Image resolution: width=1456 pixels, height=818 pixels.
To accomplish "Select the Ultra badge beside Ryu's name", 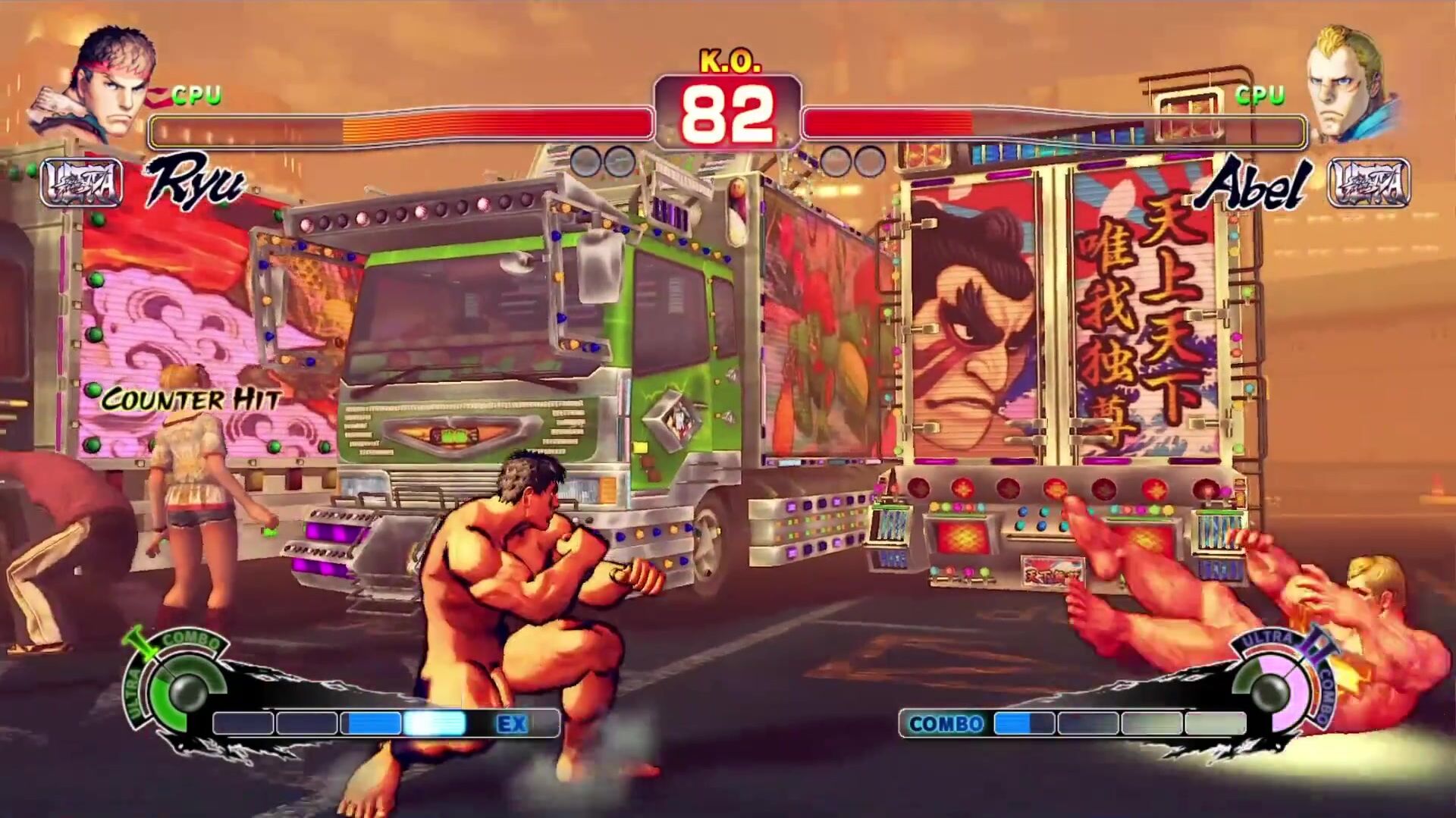I will (80, 183).
